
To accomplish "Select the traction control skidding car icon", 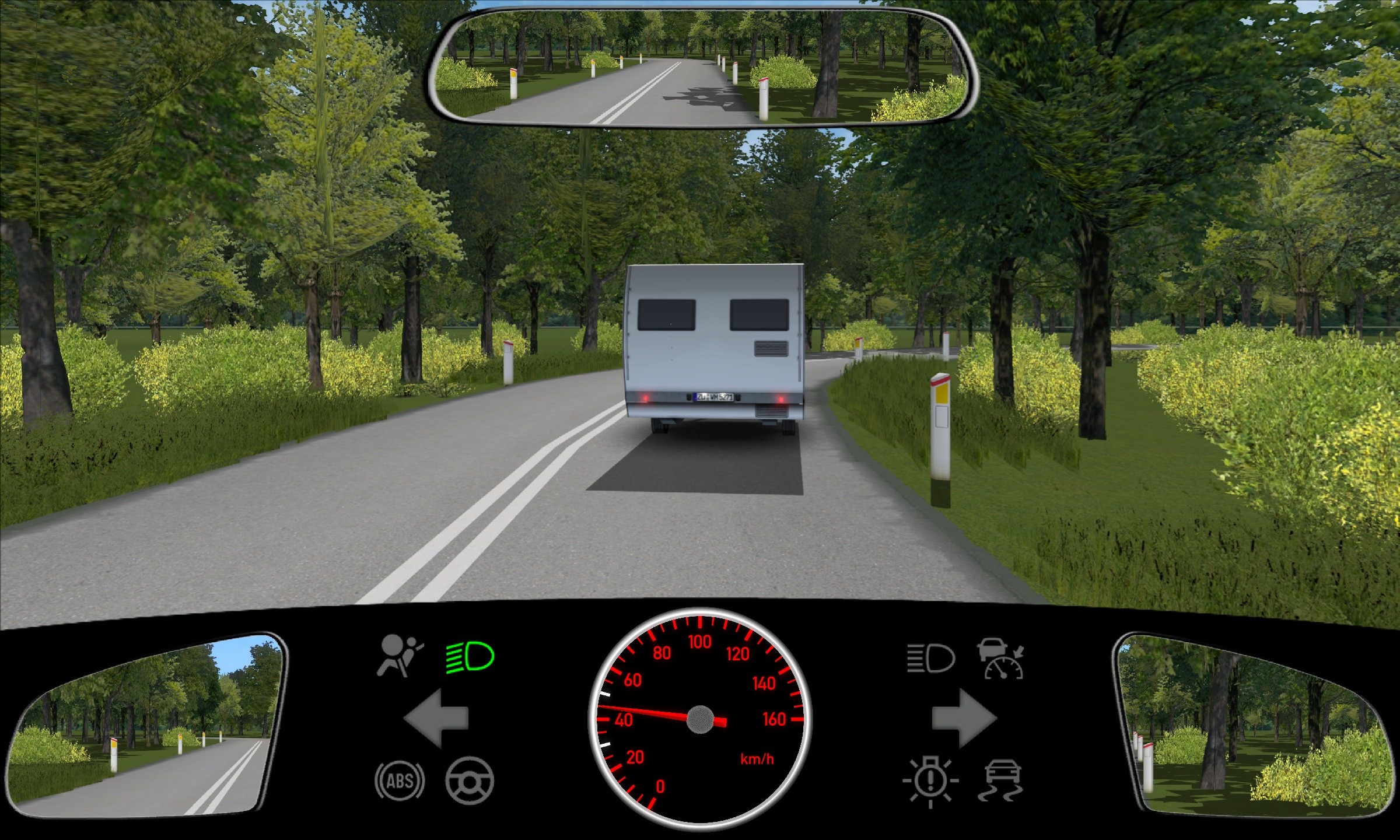I will coord(1002,780).
